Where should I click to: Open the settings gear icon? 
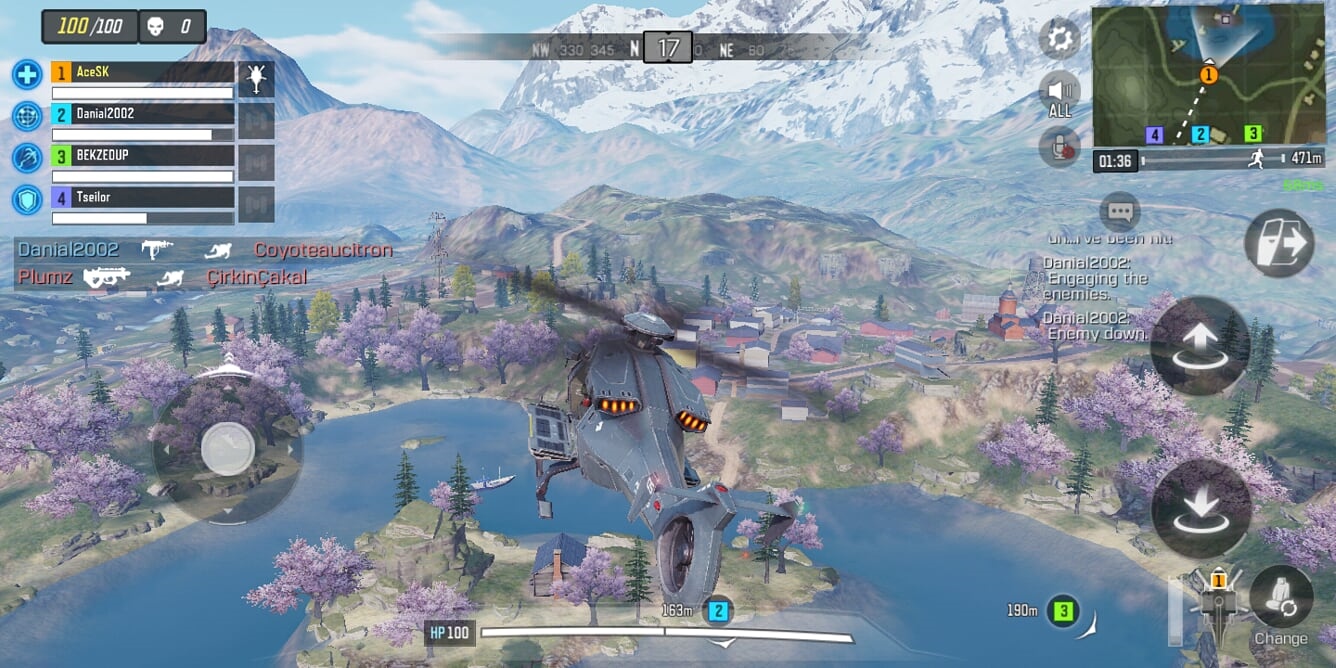pos(1059,39)
